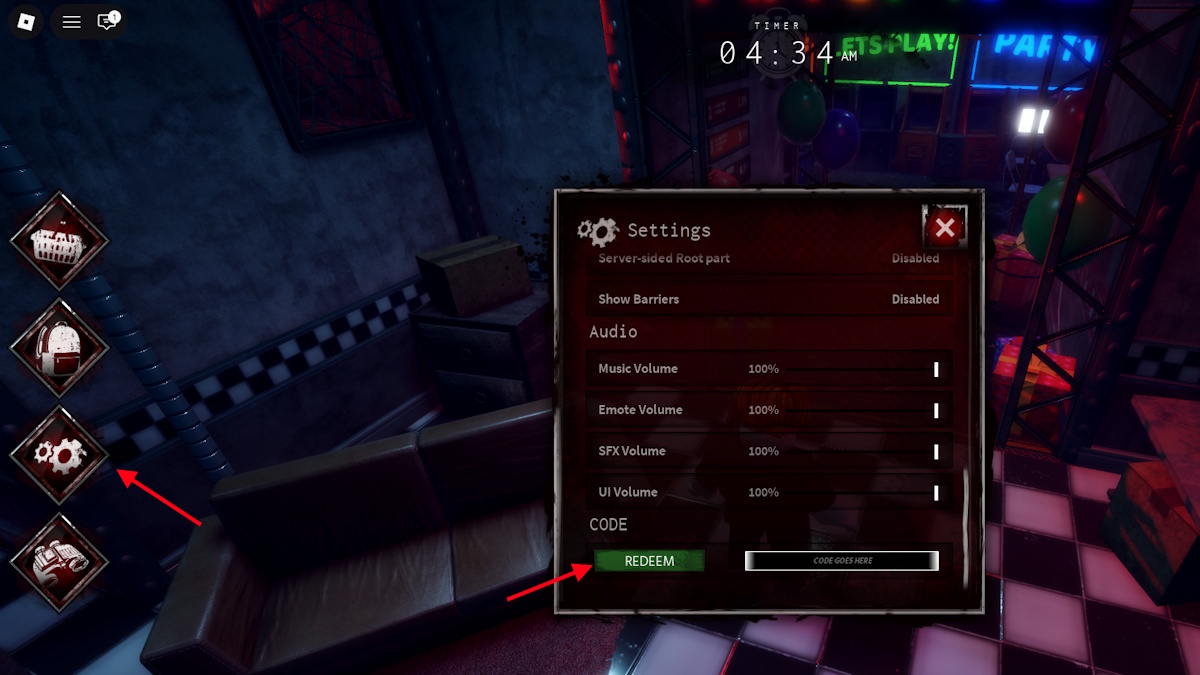Open the Roblox hamburger menu
Screen dimensions: 1200x675
point(72,22)
